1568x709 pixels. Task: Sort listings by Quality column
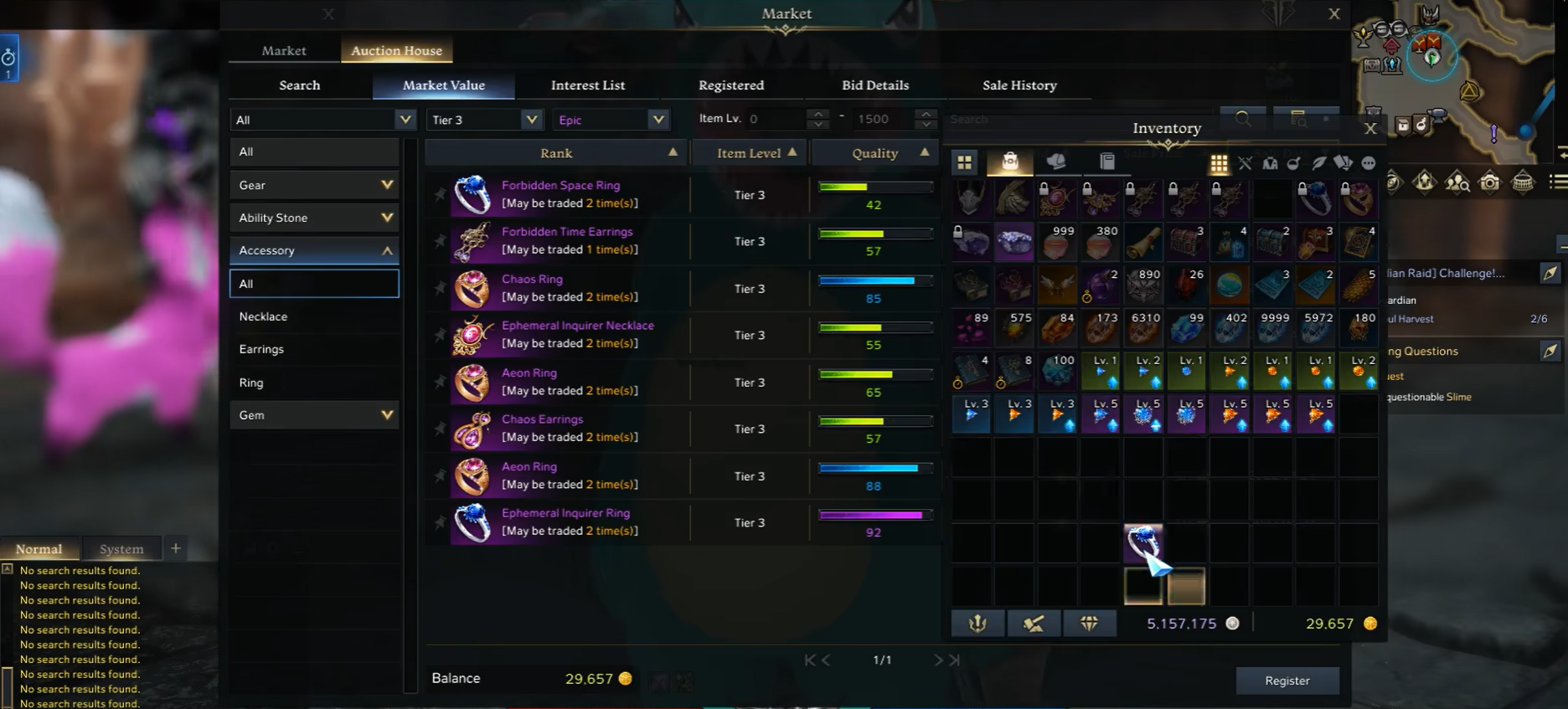point(874,153)
